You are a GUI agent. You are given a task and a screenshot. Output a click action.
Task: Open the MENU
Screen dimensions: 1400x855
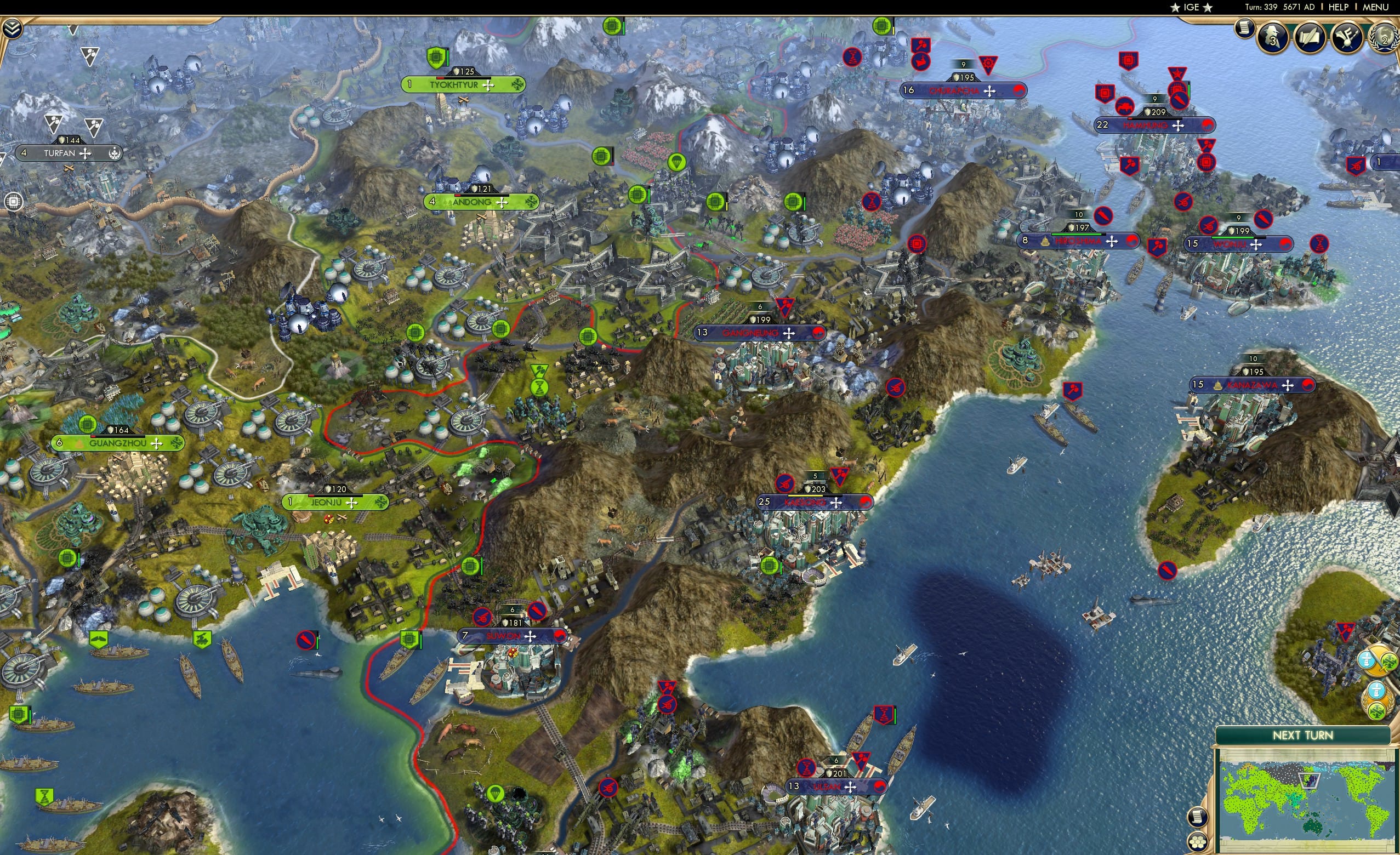tap(1375, 7)
